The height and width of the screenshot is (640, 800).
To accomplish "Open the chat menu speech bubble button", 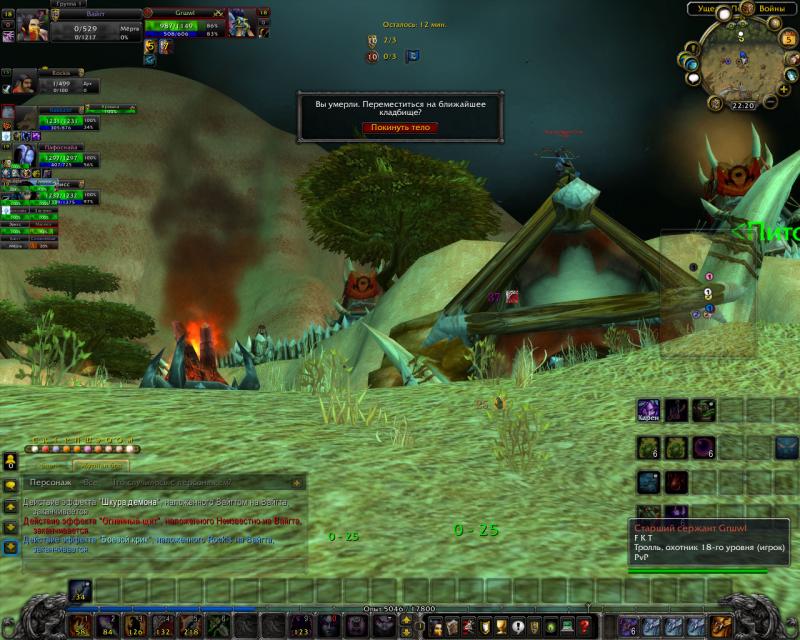I will coord(10,484).
